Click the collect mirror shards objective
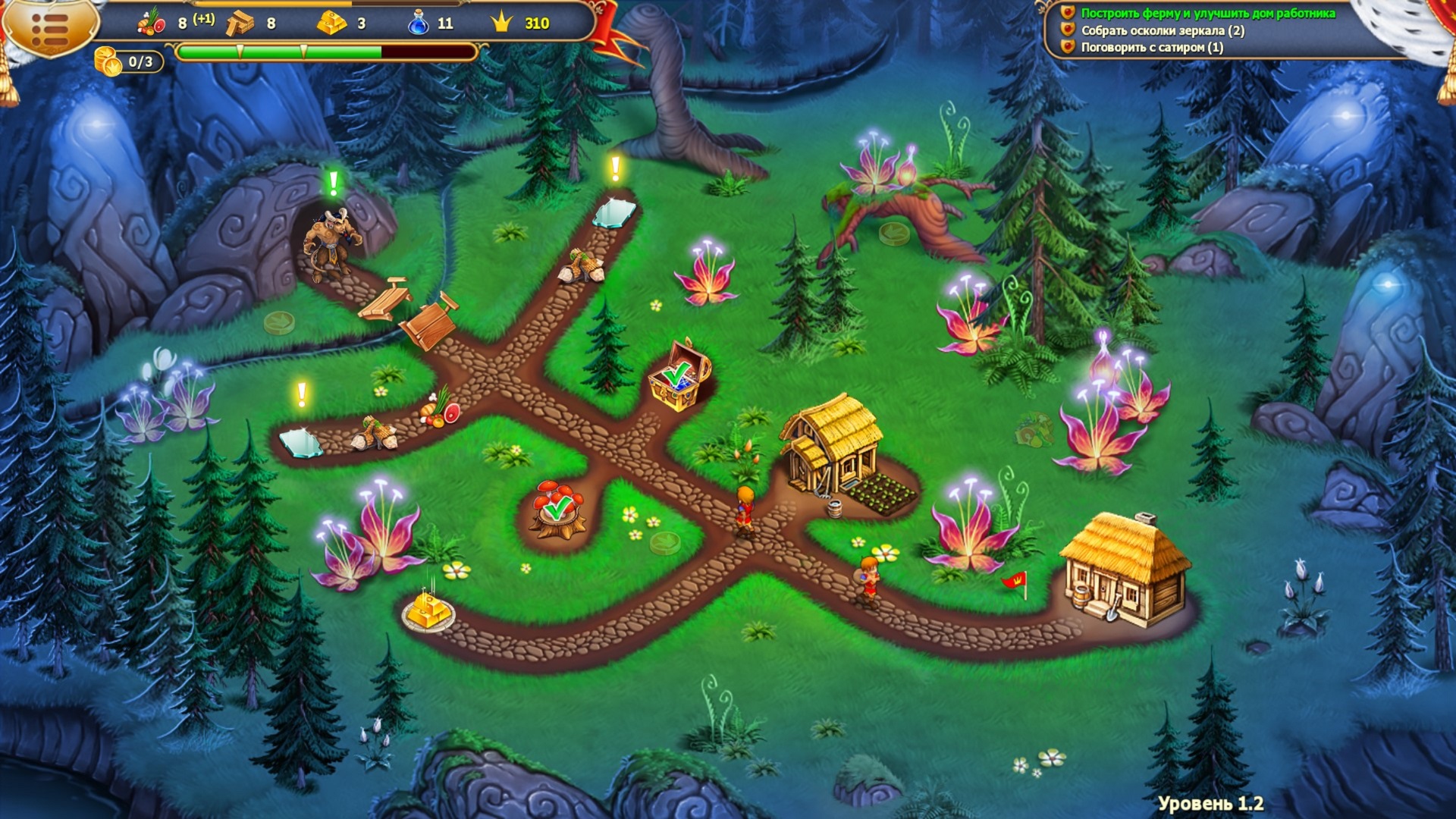Viewport: 1456px width, 819px height. point(1162,30)
